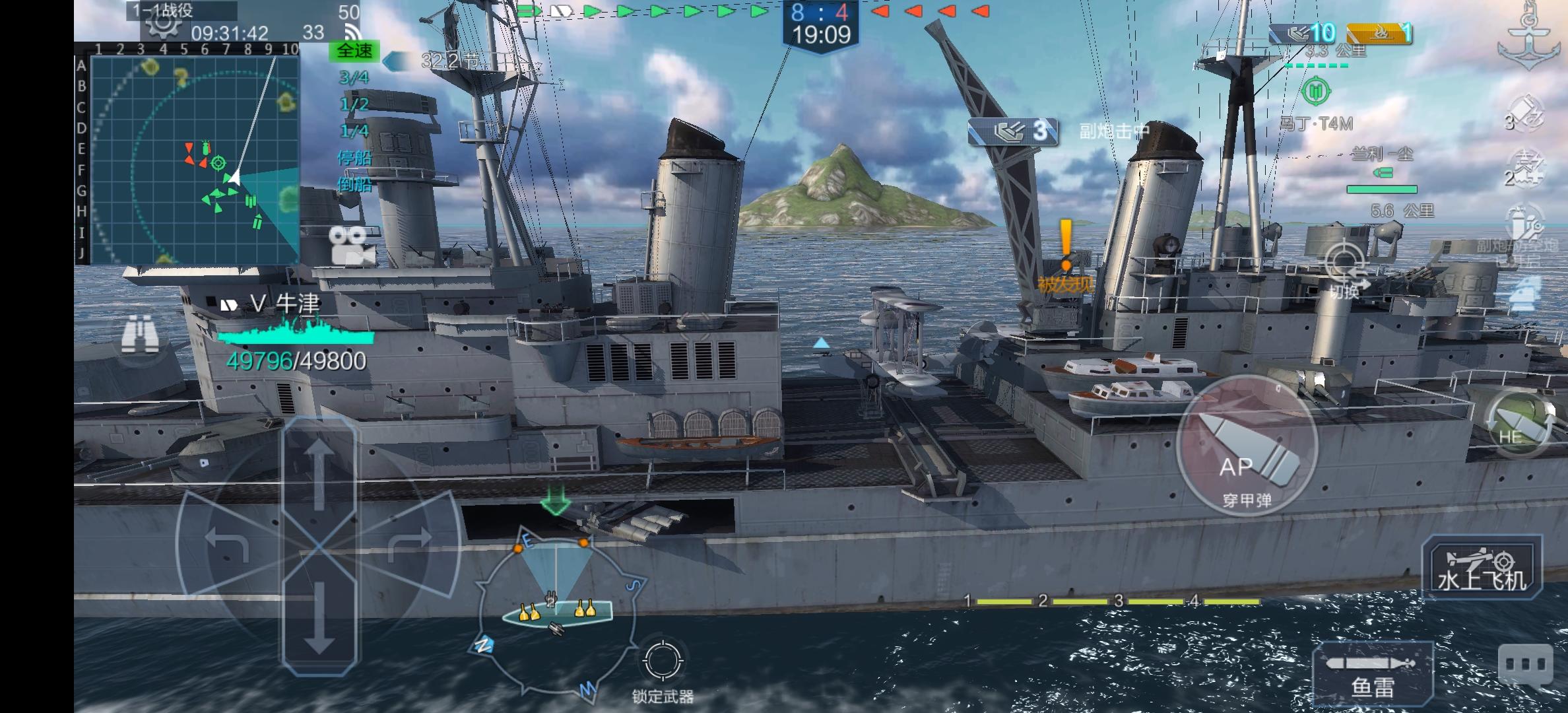Image resolution: width=1568 pixels, height=713 pixels.
Task: Activate the binoculars zoom view
Action: (140, 333)
